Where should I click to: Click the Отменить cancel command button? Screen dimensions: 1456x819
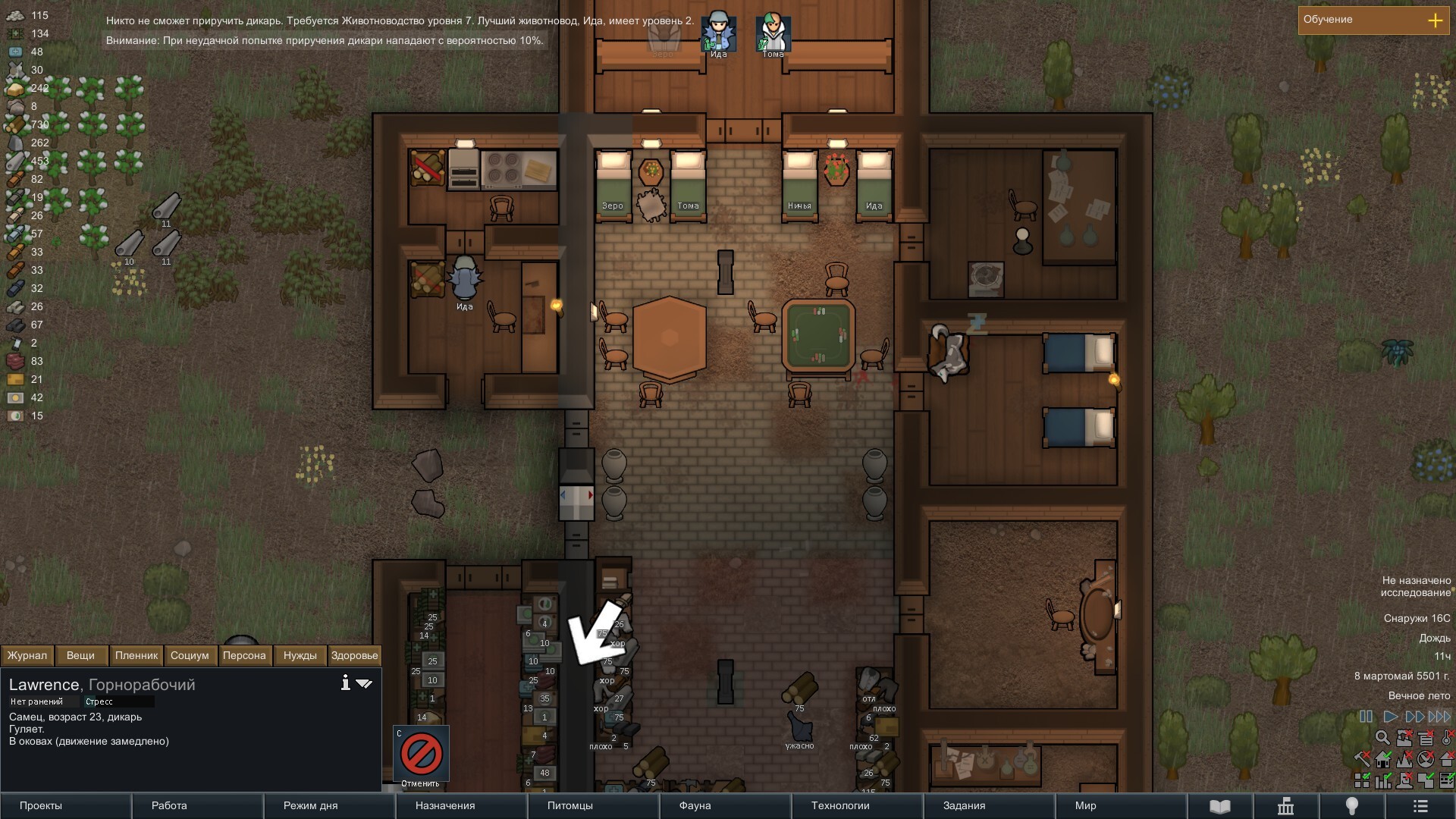(421, 755)
